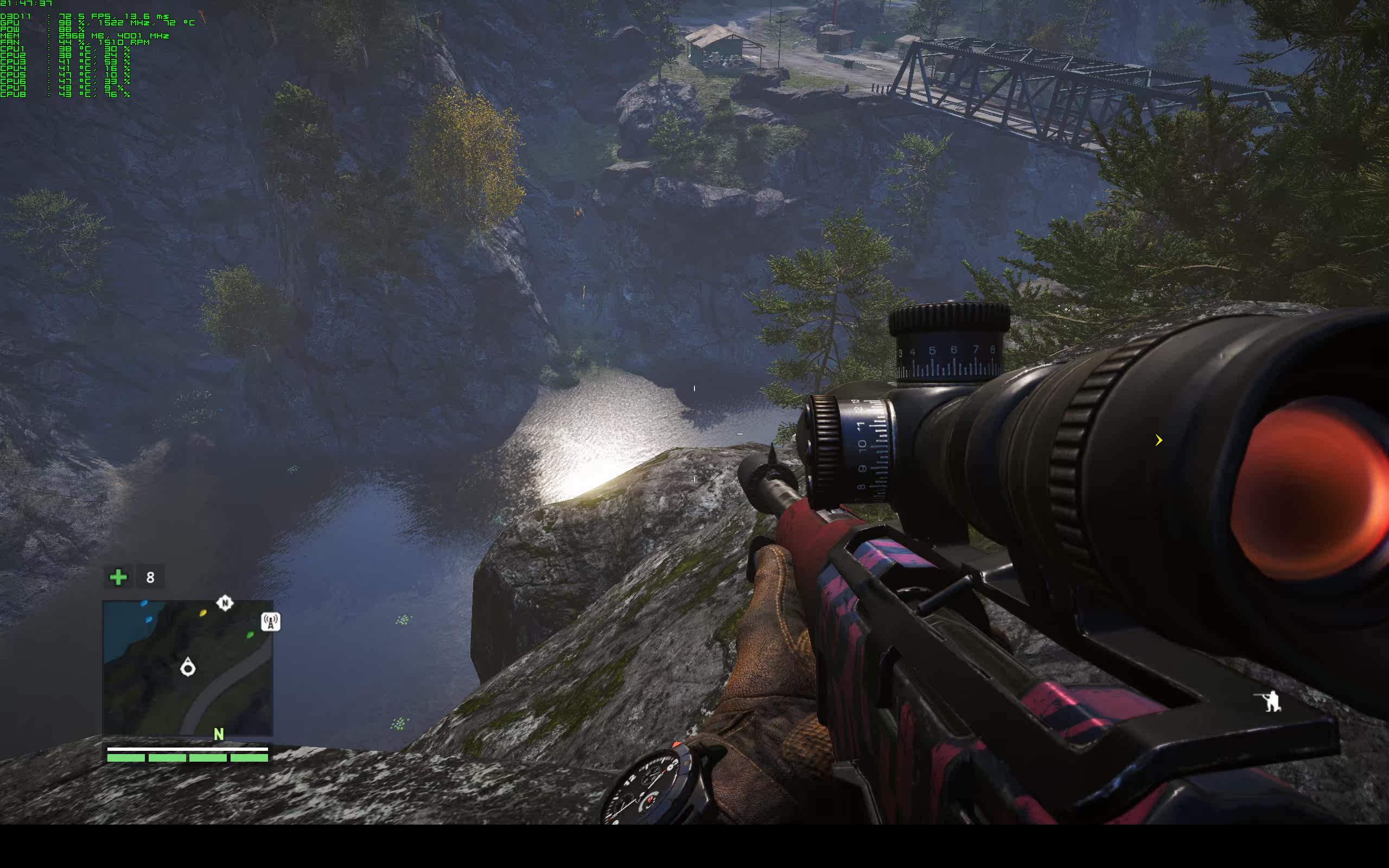Click the minimap in the lower left
The width and height of the screenshot is (1389, 868).
click(188, 668)
